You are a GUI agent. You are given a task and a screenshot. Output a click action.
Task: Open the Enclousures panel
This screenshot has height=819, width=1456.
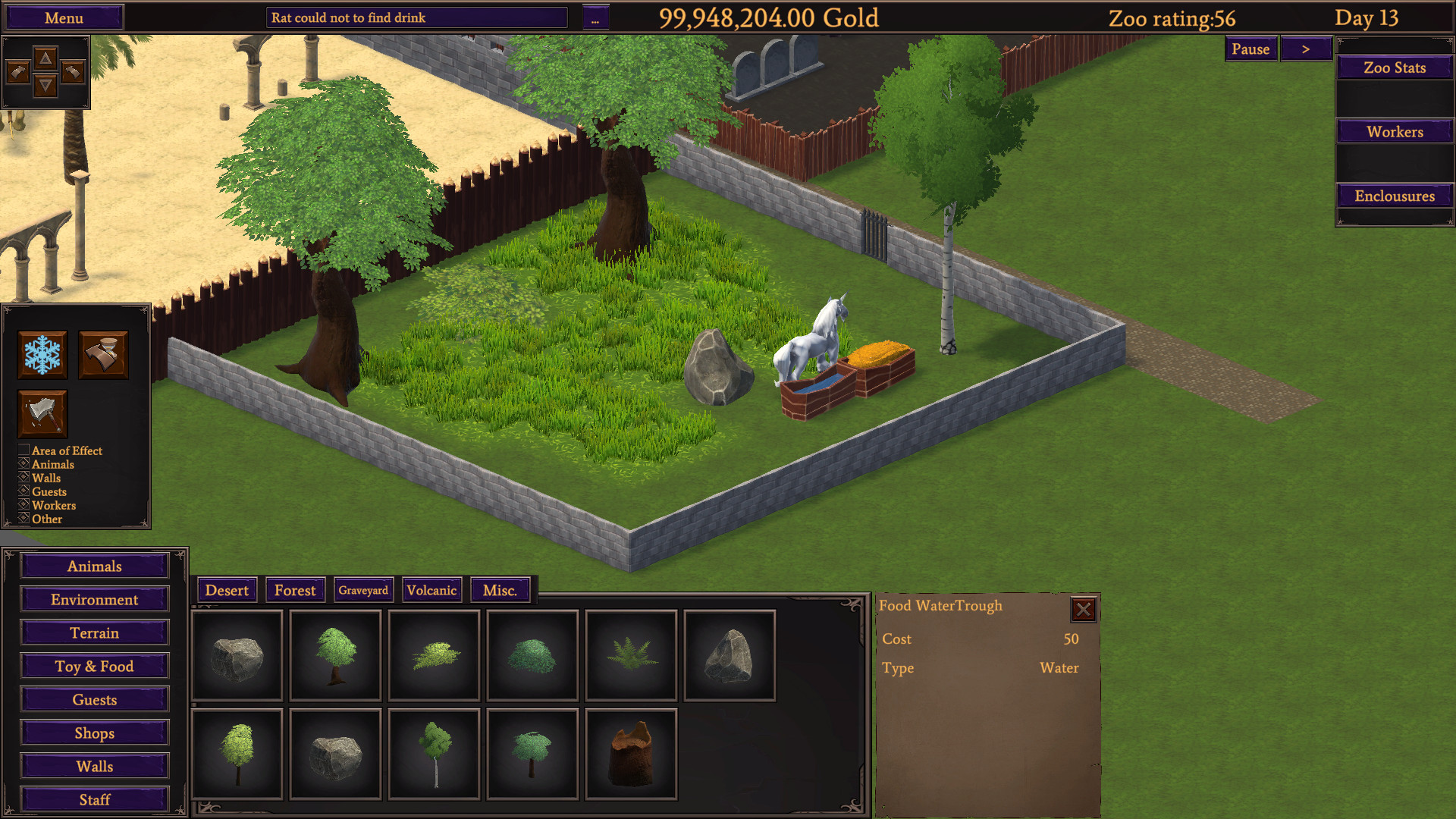click(1394, 196)
